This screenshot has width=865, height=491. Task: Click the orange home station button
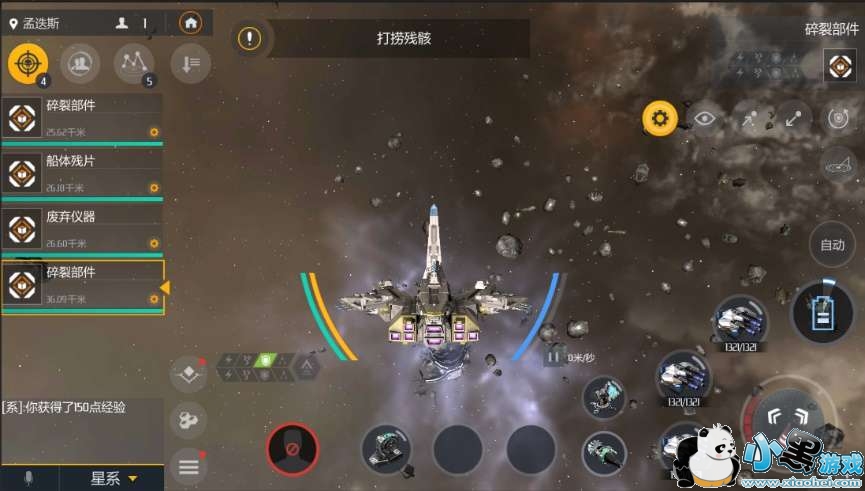[x=189, y=22]
